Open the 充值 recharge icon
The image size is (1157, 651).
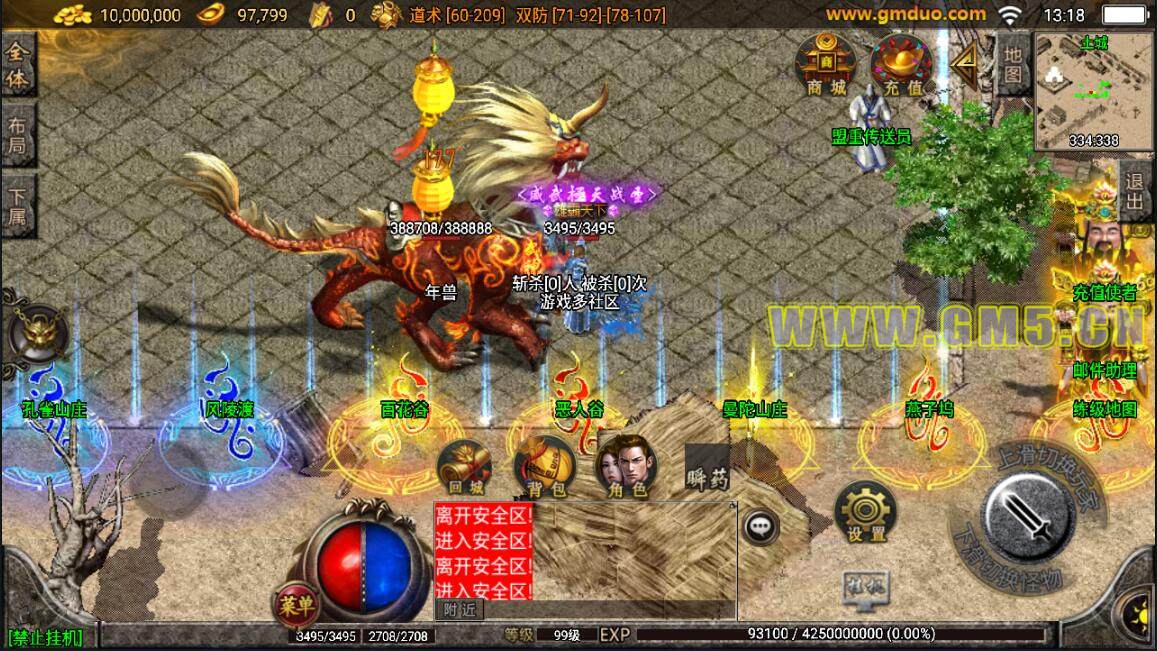click(x=902, y=66)
